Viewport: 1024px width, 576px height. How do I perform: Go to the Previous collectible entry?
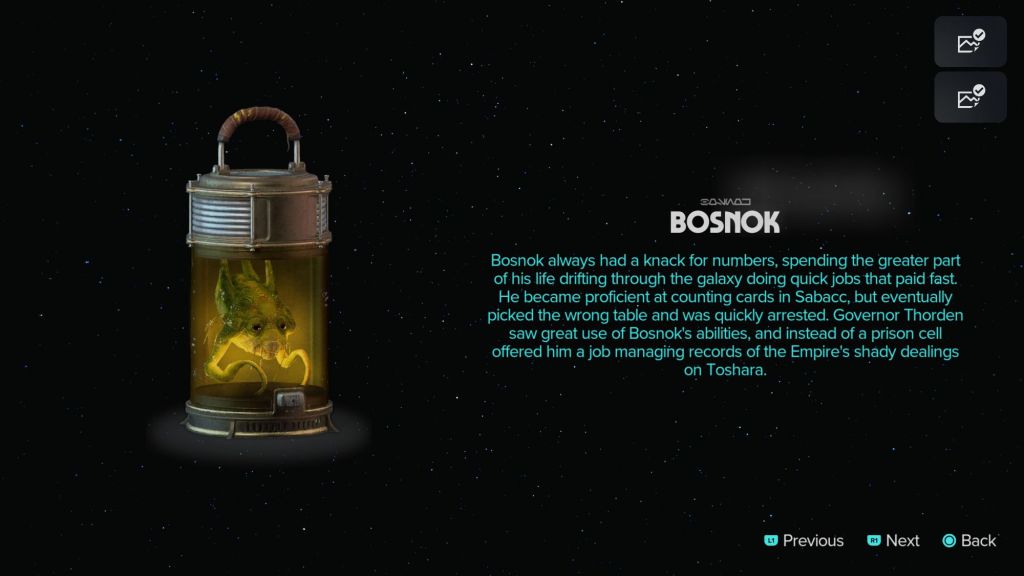coord(804,540)
